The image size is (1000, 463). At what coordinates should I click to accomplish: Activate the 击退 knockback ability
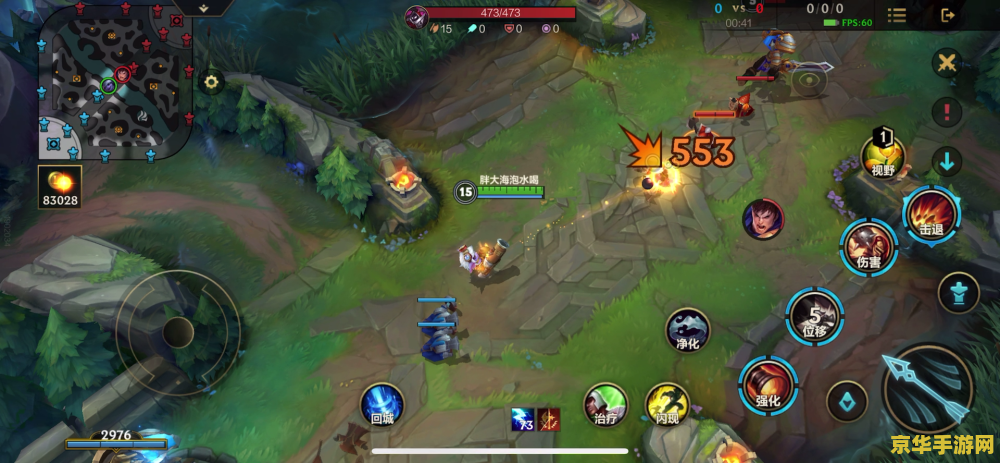coord(931,214)
